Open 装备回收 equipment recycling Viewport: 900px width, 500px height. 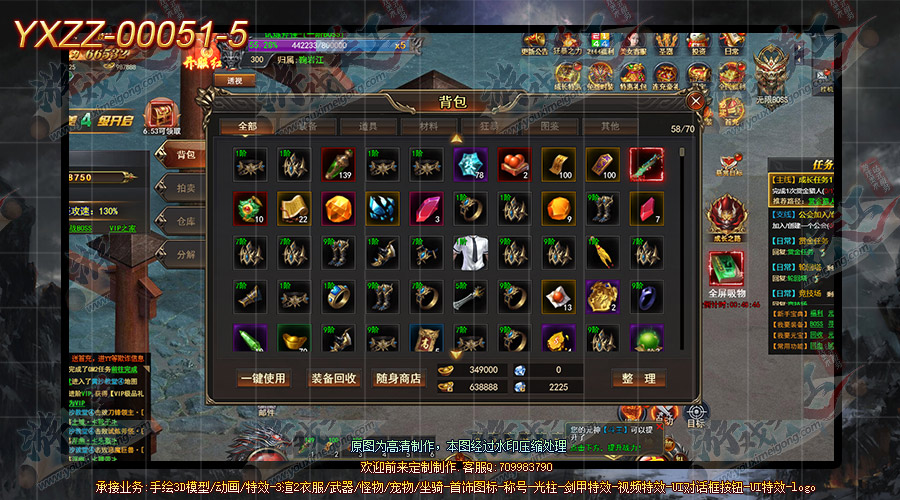point(333,379)
